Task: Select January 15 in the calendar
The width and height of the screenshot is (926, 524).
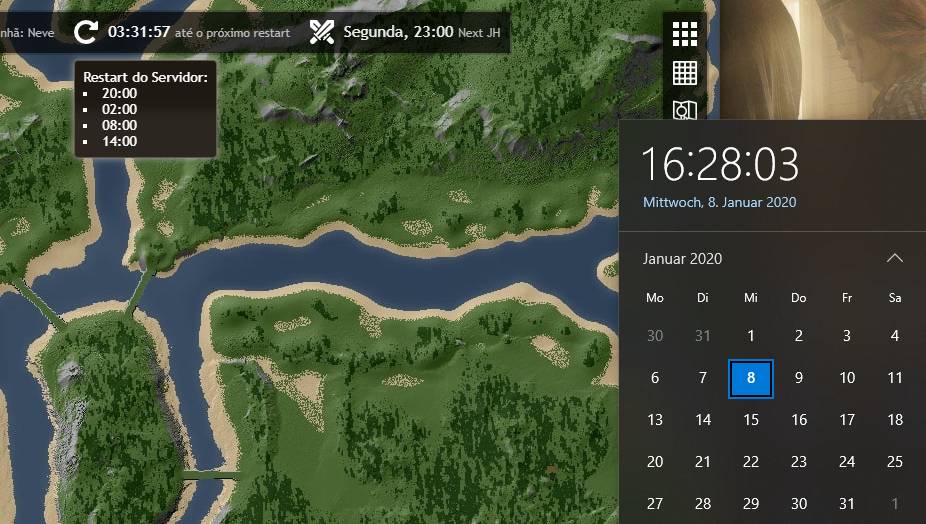Action: tap(751, 420)
